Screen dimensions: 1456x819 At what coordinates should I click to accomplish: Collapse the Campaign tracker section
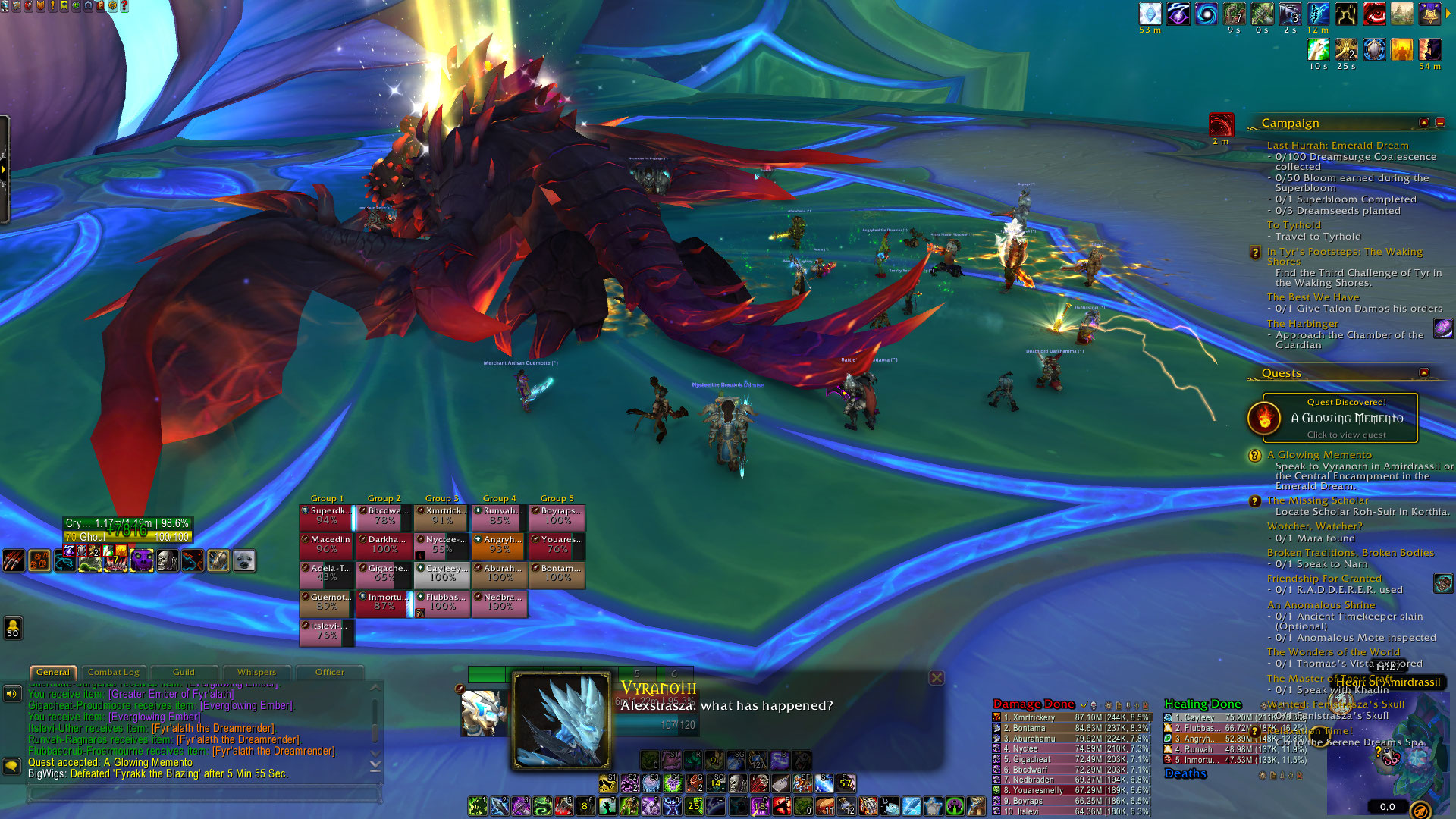click(x=1423, y=123)
